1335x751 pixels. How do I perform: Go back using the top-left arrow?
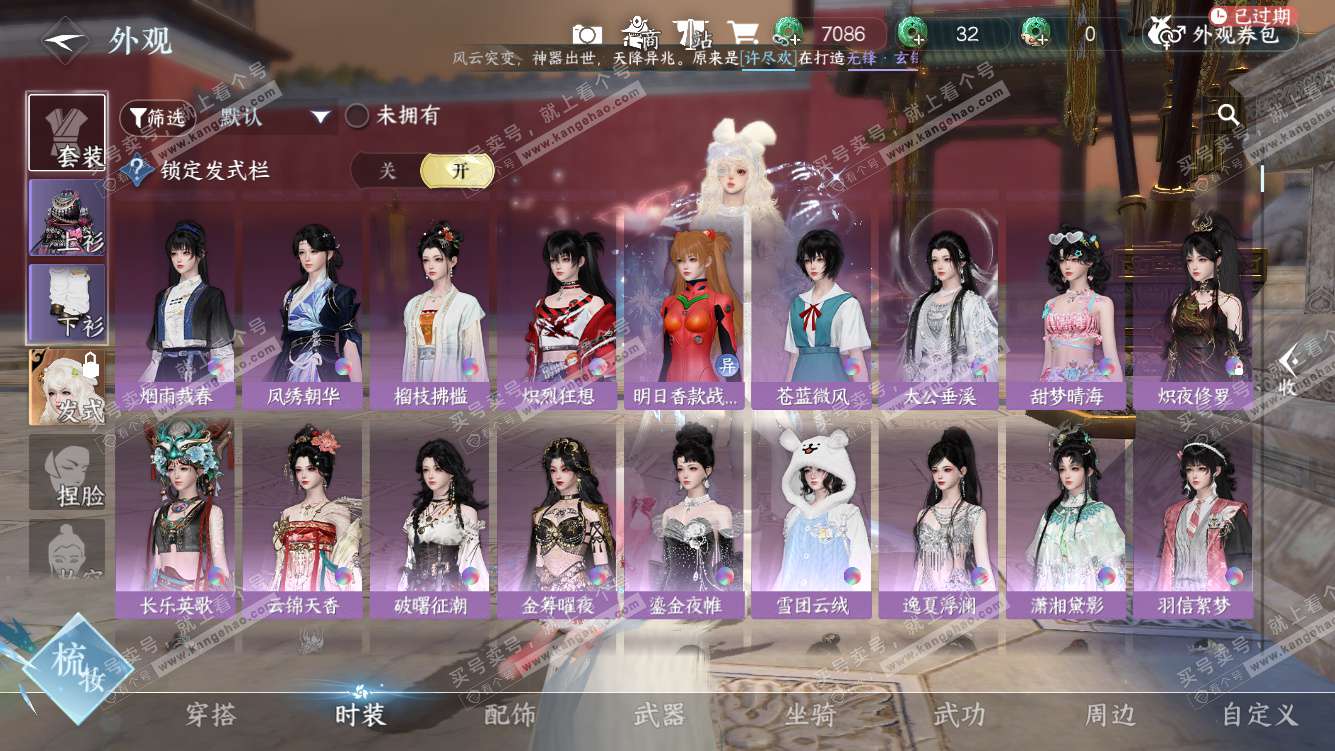[x=64, y=40]
